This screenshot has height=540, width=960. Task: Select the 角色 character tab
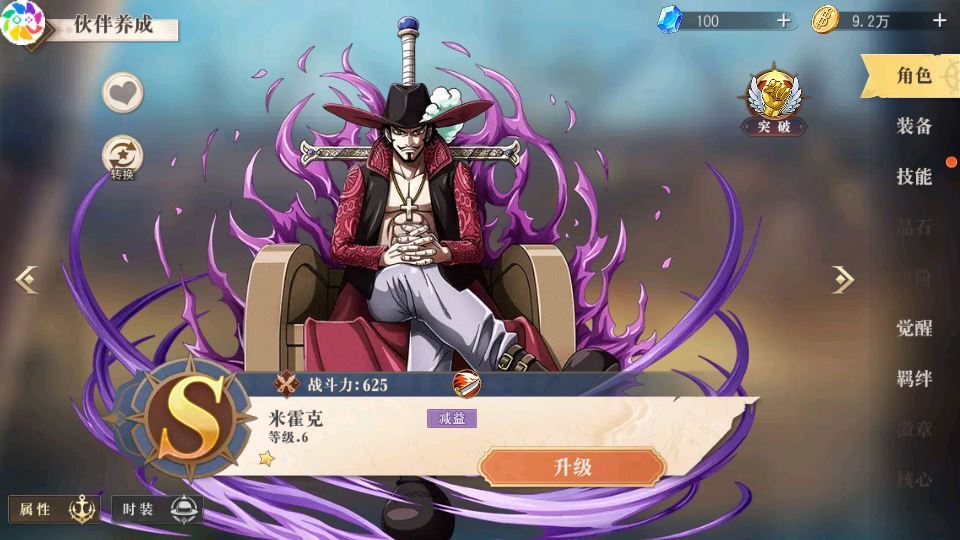tap(913, 76)
